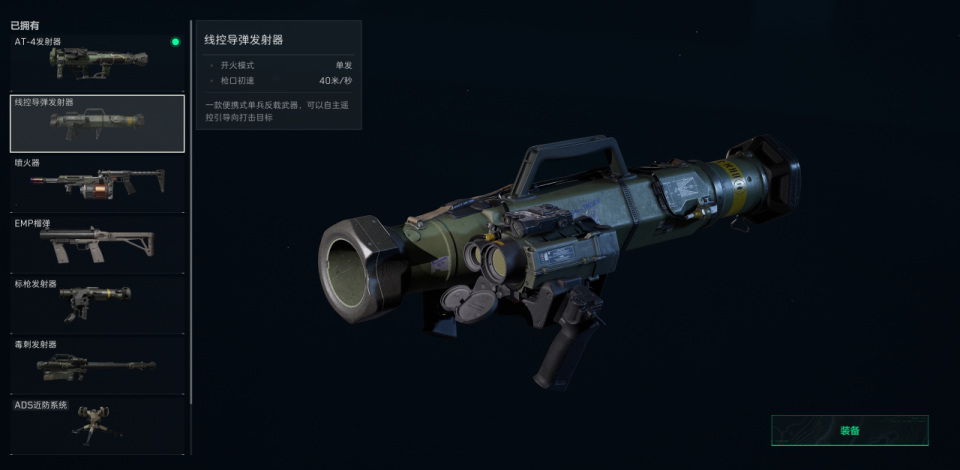Pick the 喷火器 flamethrower entry
The width and height of the screenshot is (960, 470).
pos(96,183)
